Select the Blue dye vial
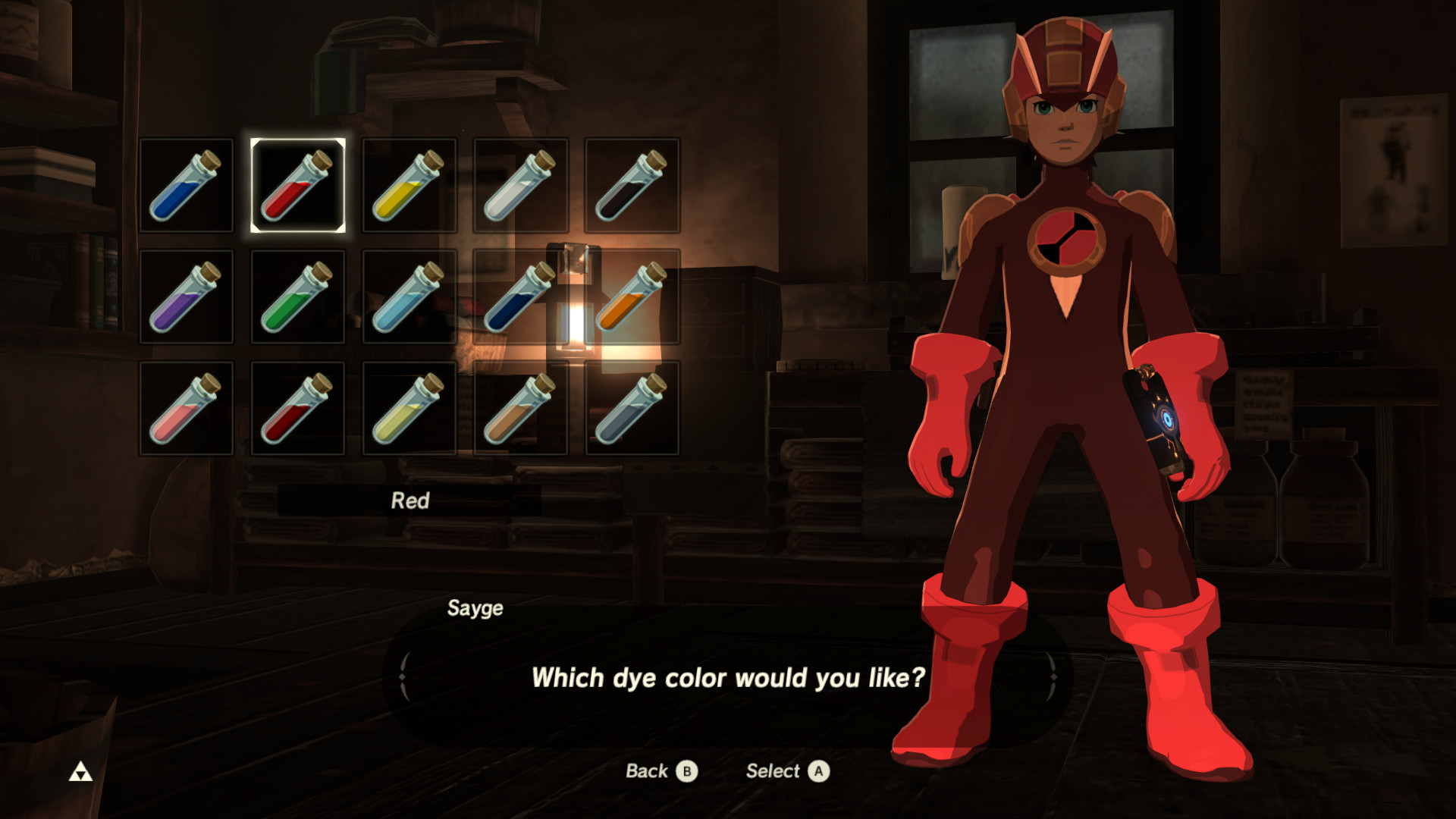Screen dimensions: 1456x819 tap(186, 185)
